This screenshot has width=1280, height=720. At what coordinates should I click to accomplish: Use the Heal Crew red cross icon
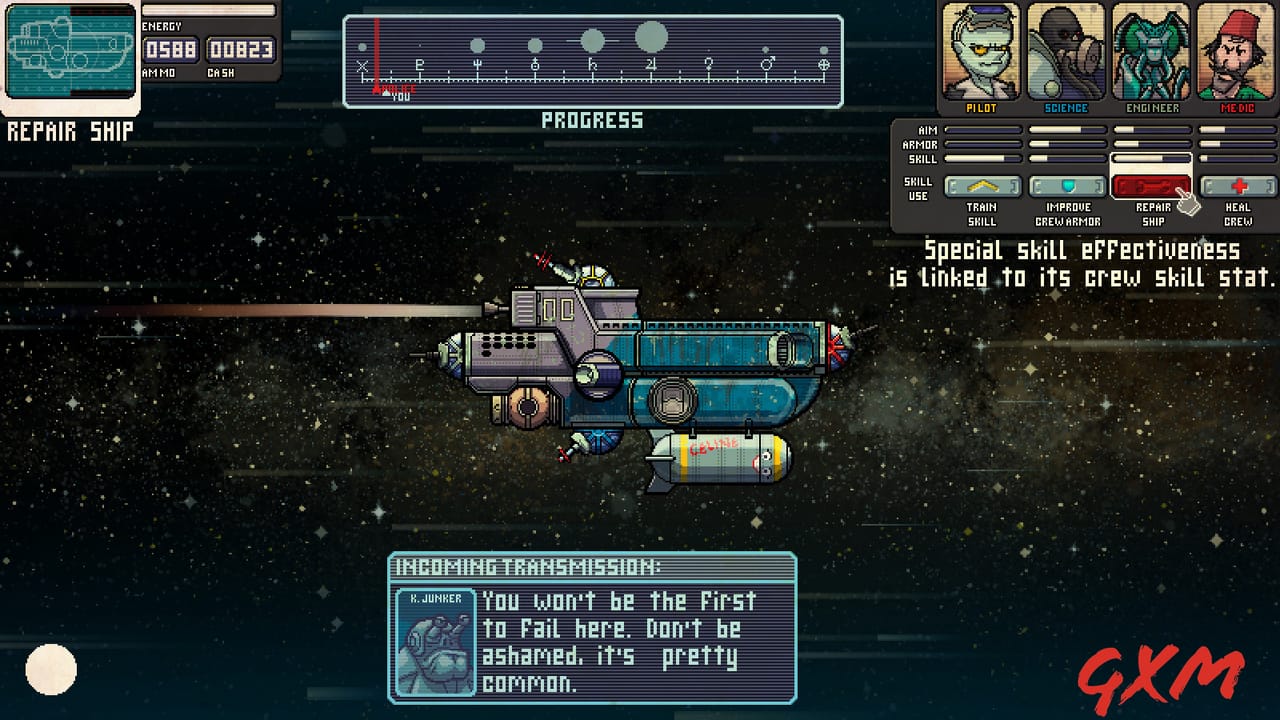[1239, 185]
